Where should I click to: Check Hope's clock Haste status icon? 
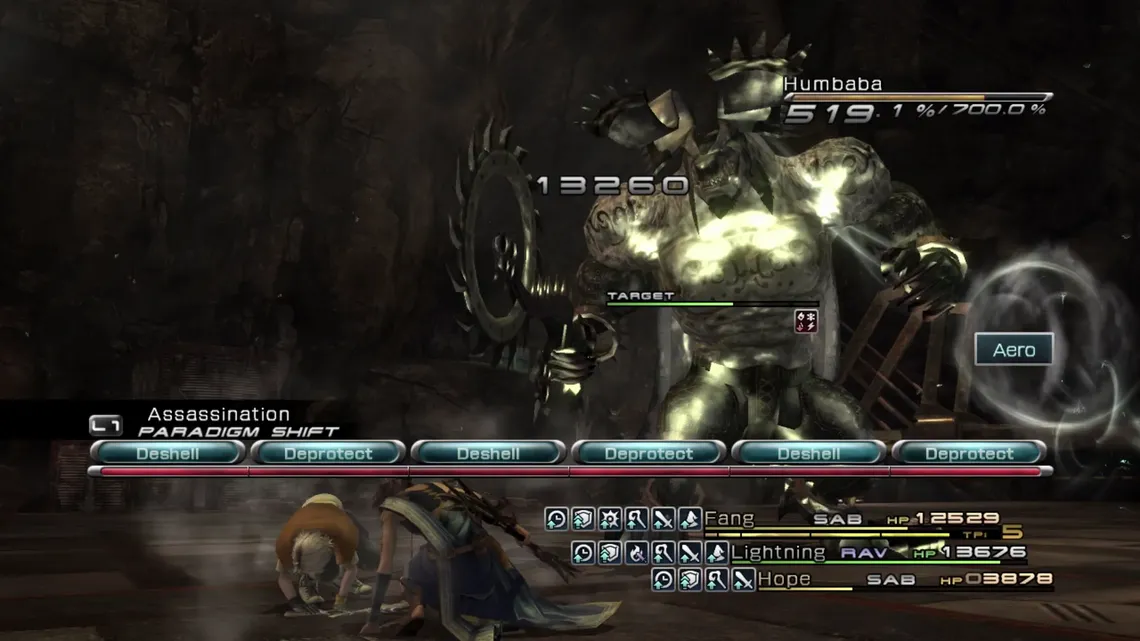[663, 579]
